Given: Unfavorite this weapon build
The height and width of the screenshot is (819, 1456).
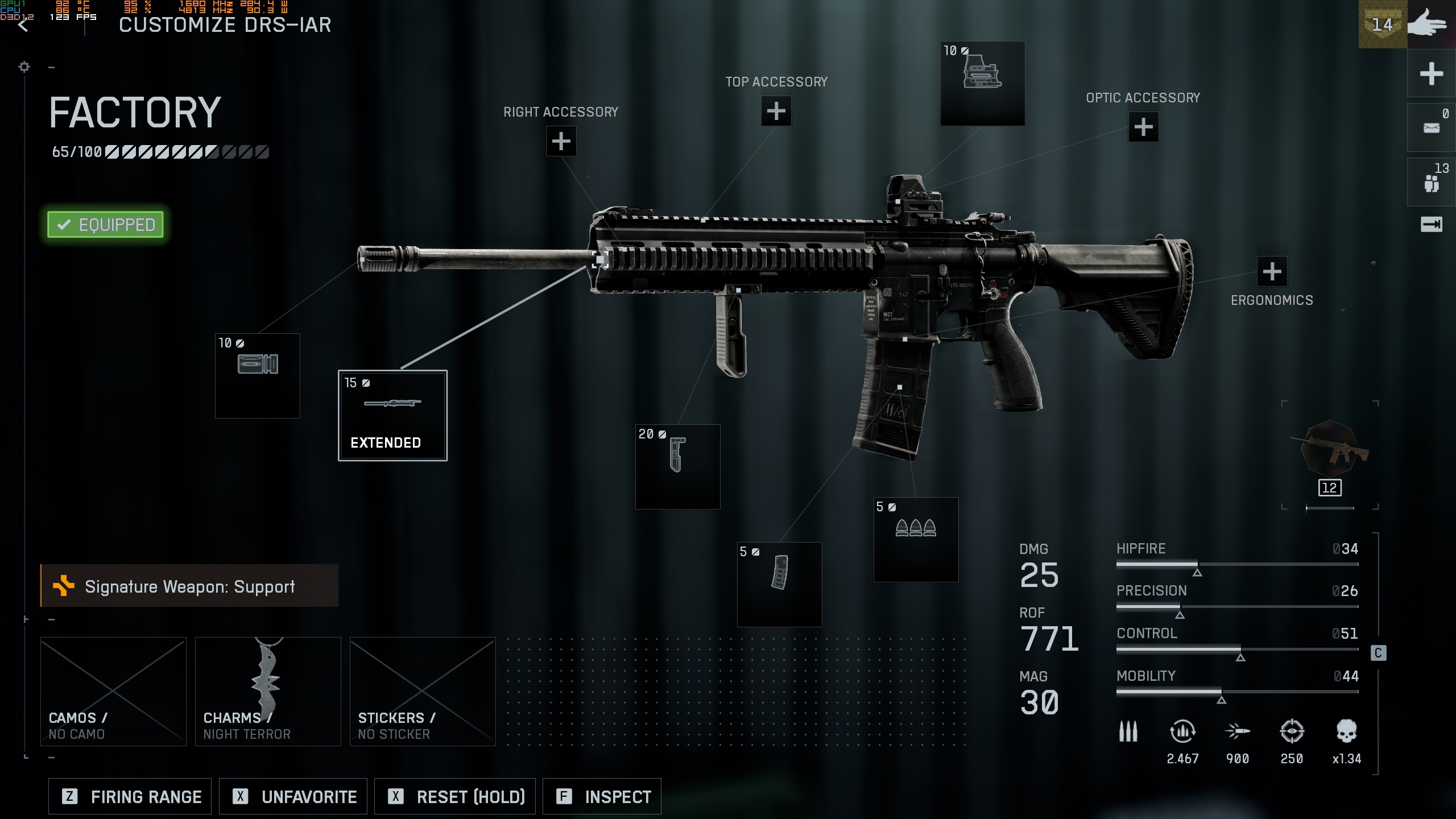Looking at the screenshot, I should (293, 796).
